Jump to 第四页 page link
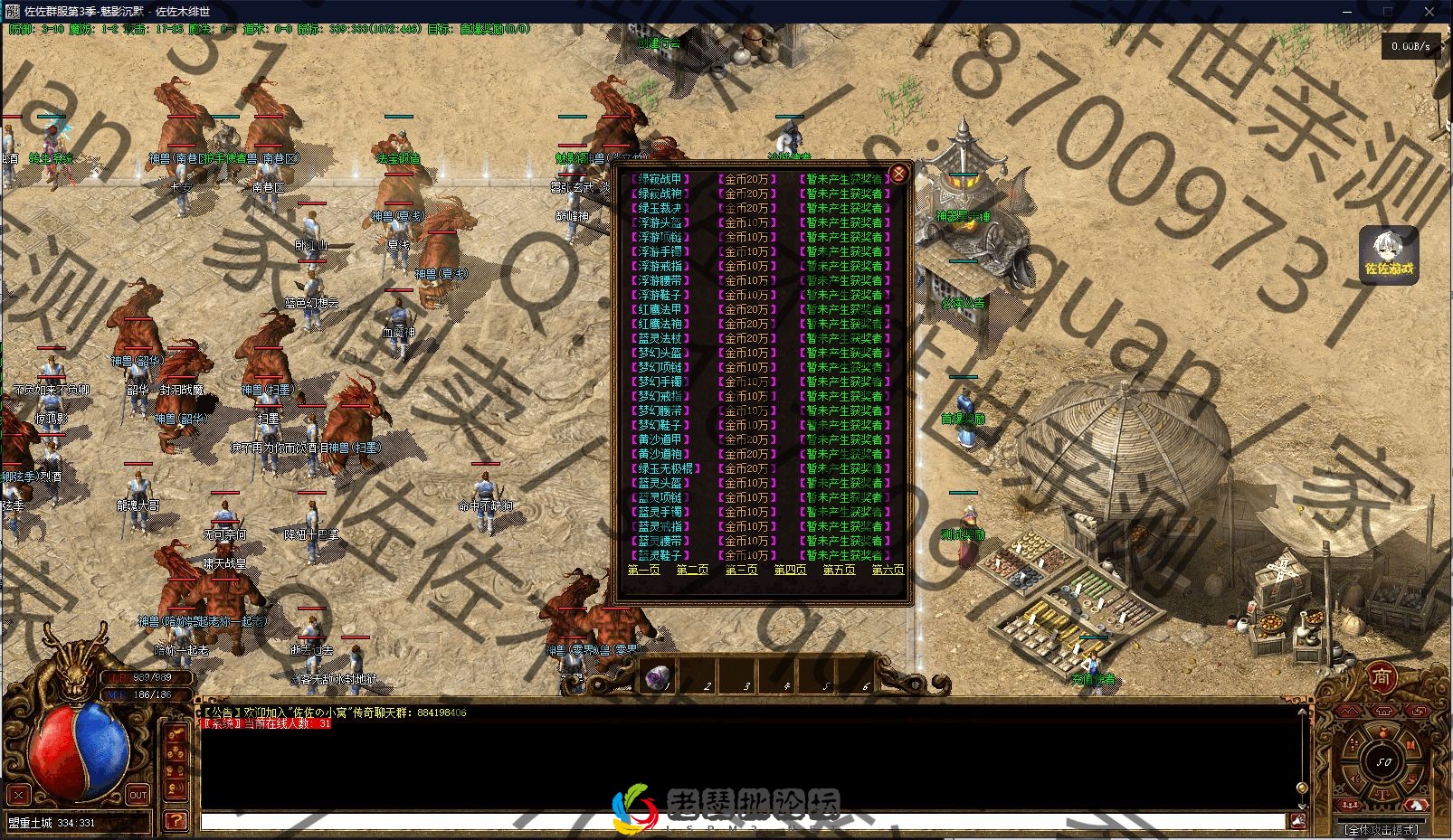 click(x=790, y=570)
